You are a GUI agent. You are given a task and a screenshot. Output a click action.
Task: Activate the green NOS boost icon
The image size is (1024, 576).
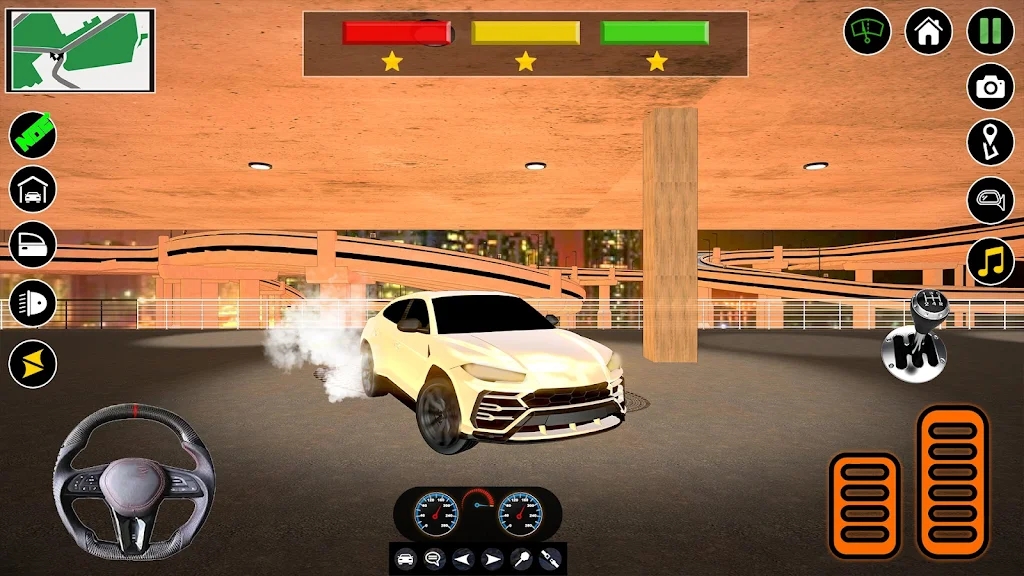(x=33, y=134)
